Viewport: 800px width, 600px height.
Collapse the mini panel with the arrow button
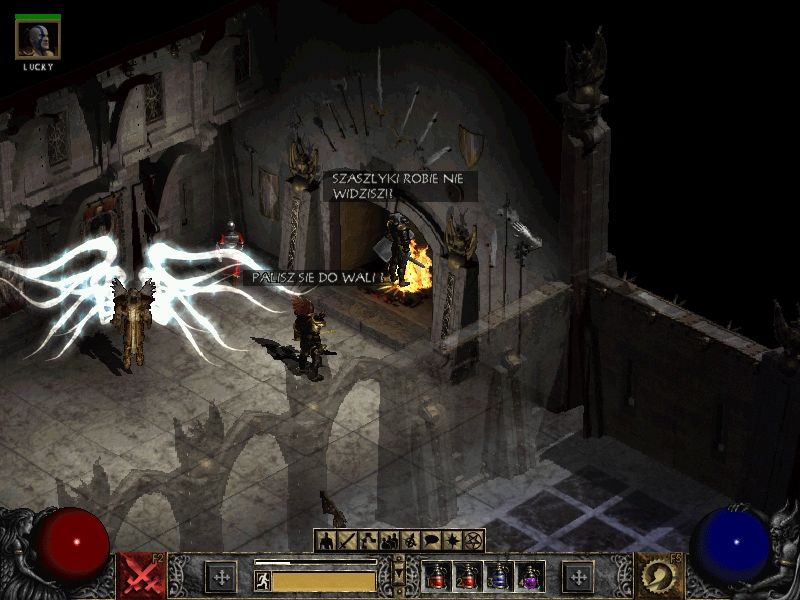click(x=400, y=575)
